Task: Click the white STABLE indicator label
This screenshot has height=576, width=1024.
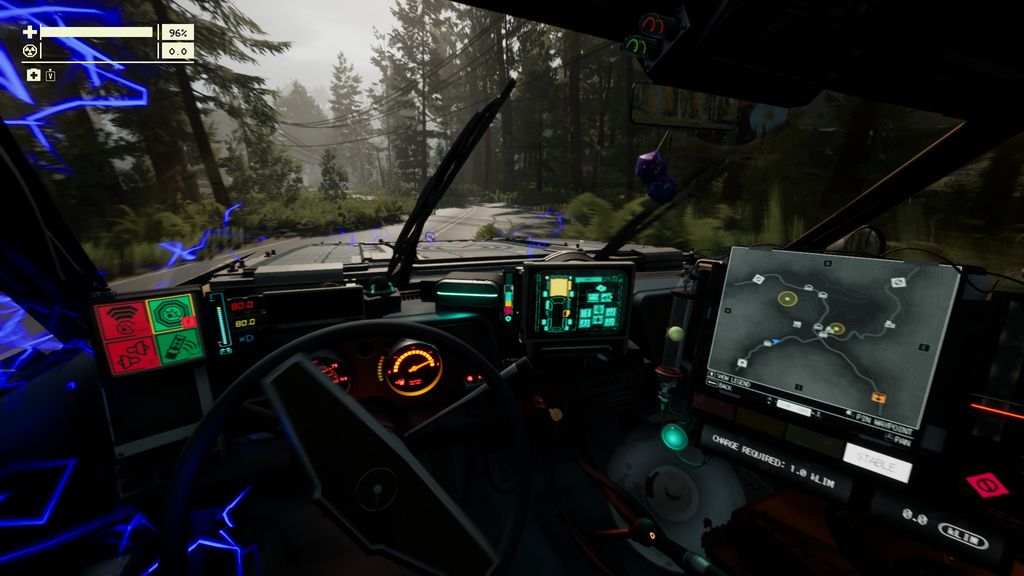Action: coord(877,464)
